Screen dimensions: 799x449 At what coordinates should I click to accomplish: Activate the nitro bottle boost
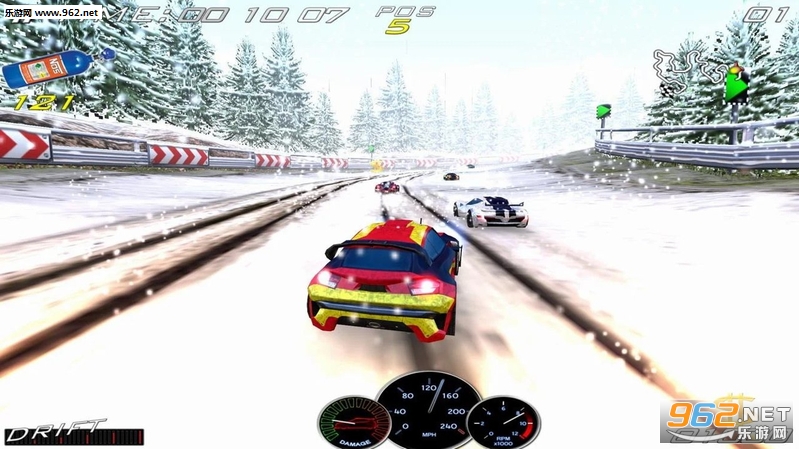click(45, 70)
